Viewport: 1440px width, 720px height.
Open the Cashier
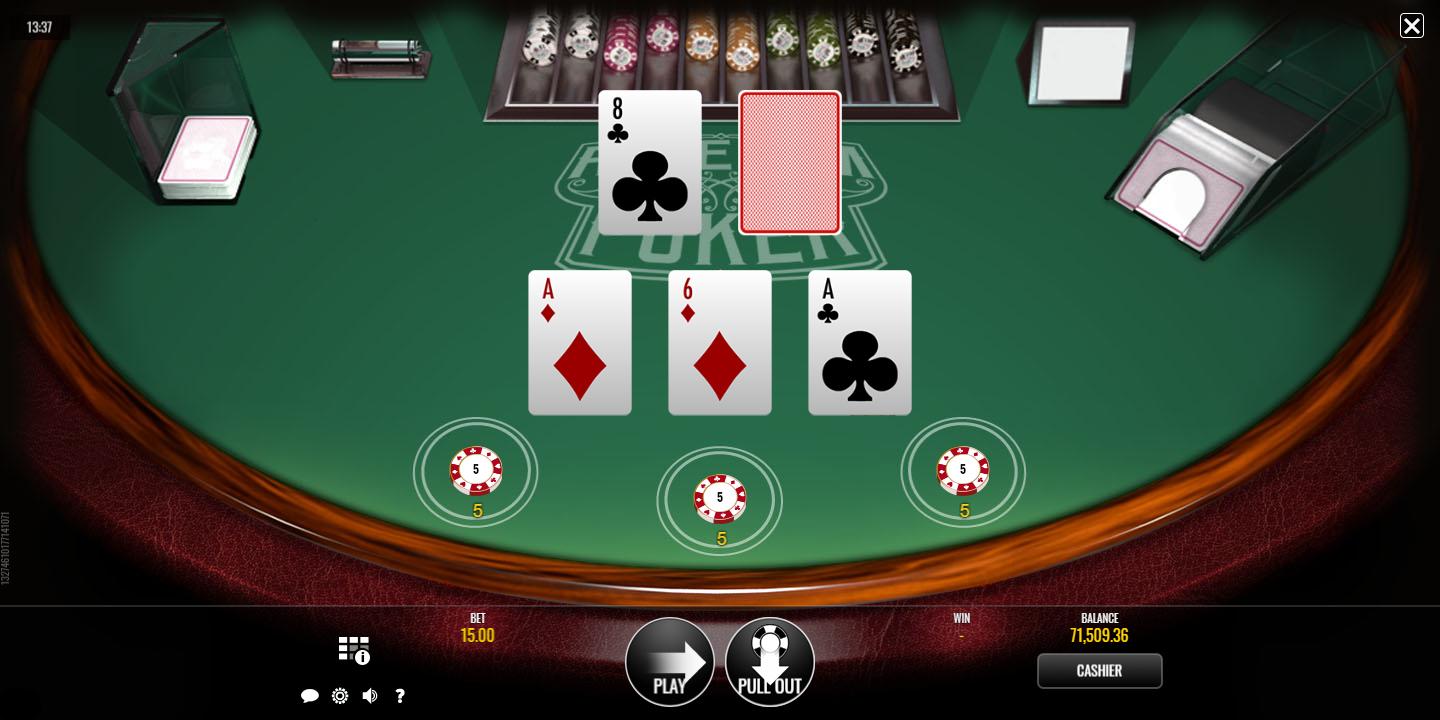point(1099,671)
